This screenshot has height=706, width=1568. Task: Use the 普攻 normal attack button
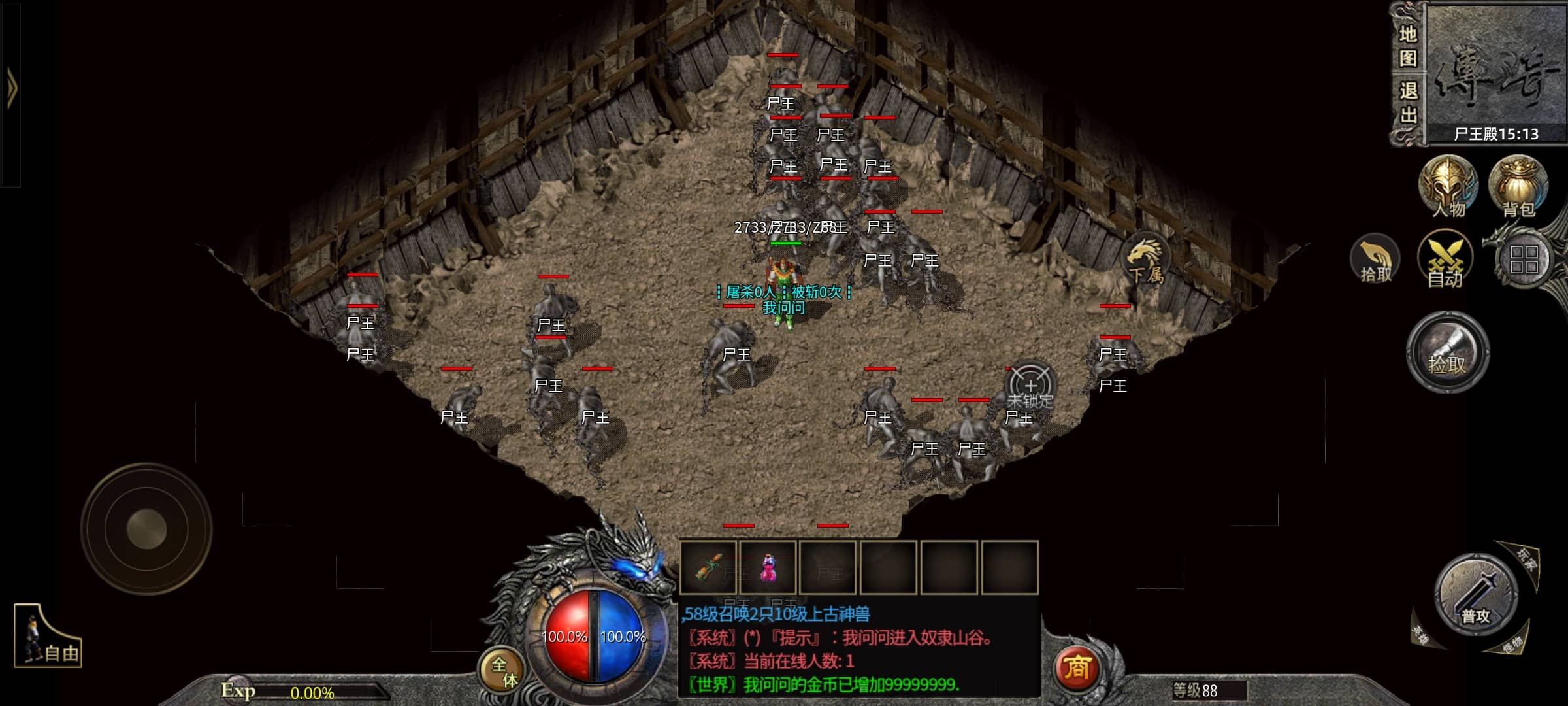tap(1477, 596)
